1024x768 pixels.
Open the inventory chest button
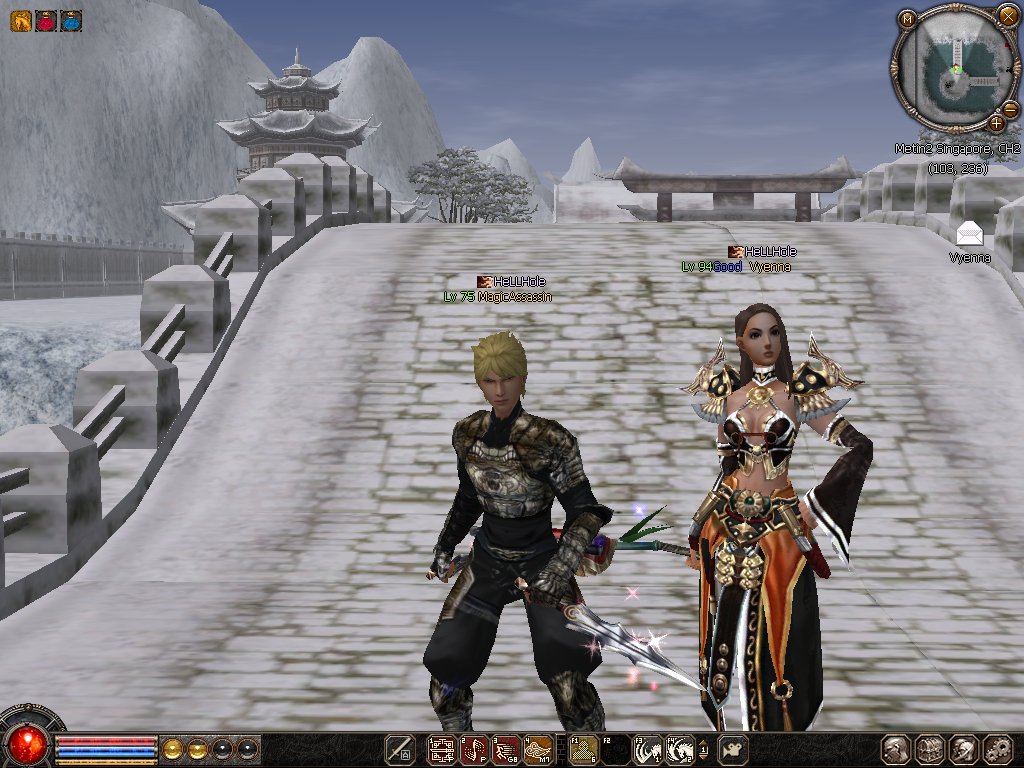[930, 749]
